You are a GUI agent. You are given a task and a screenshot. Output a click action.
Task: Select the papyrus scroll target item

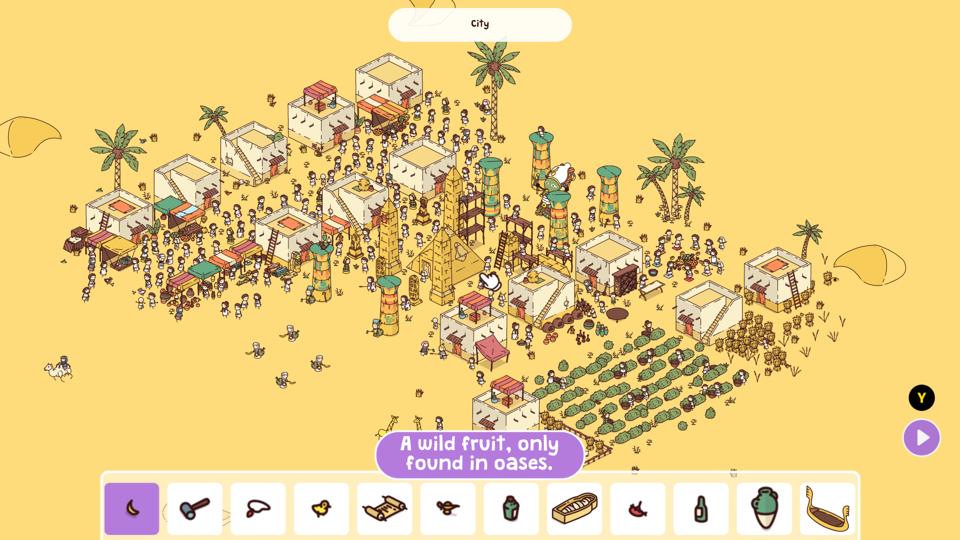click(385, 509)
